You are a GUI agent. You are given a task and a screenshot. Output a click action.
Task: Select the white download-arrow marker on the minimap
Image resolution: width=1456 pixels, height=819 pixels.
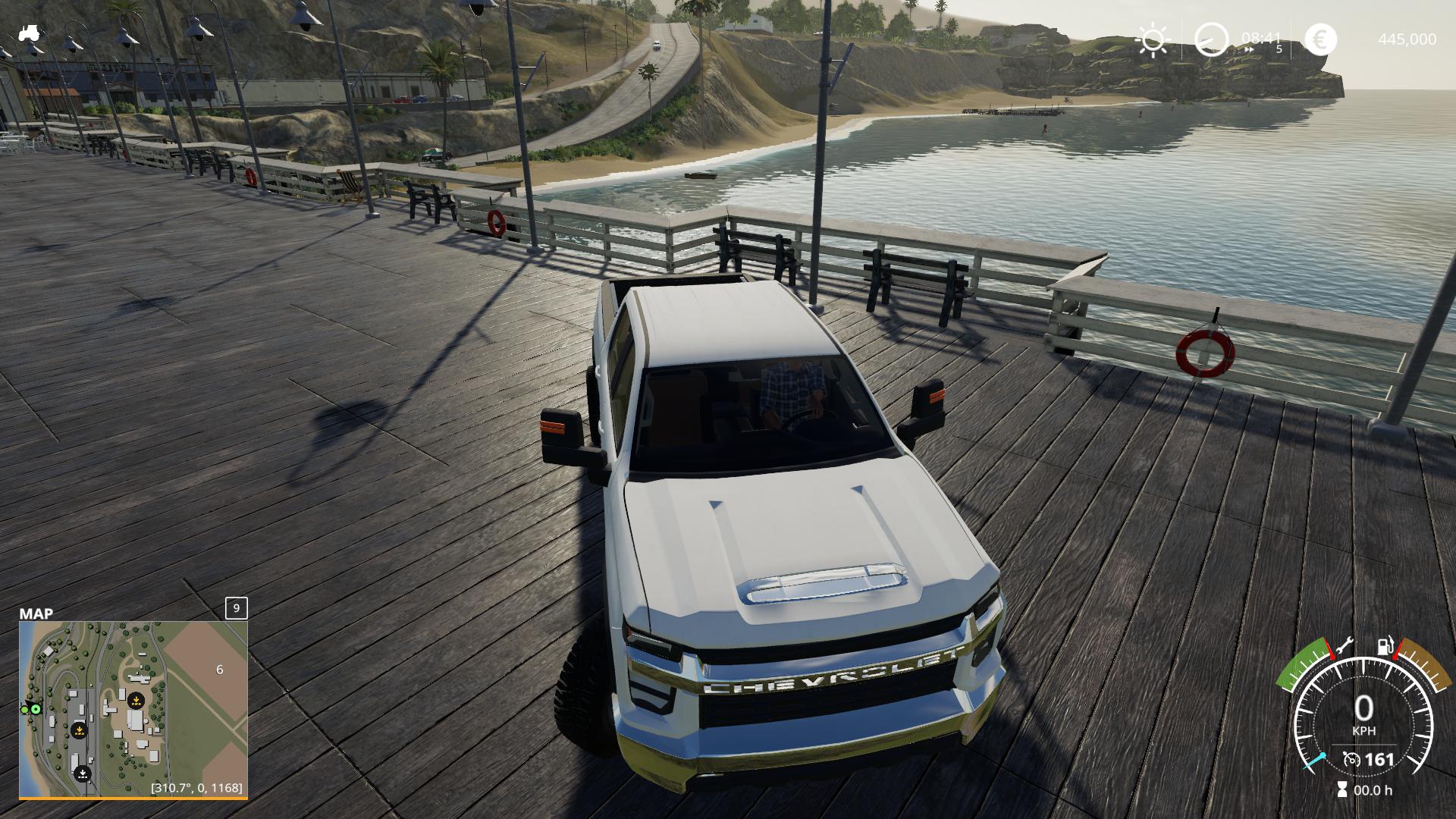(x=83, y=774)
